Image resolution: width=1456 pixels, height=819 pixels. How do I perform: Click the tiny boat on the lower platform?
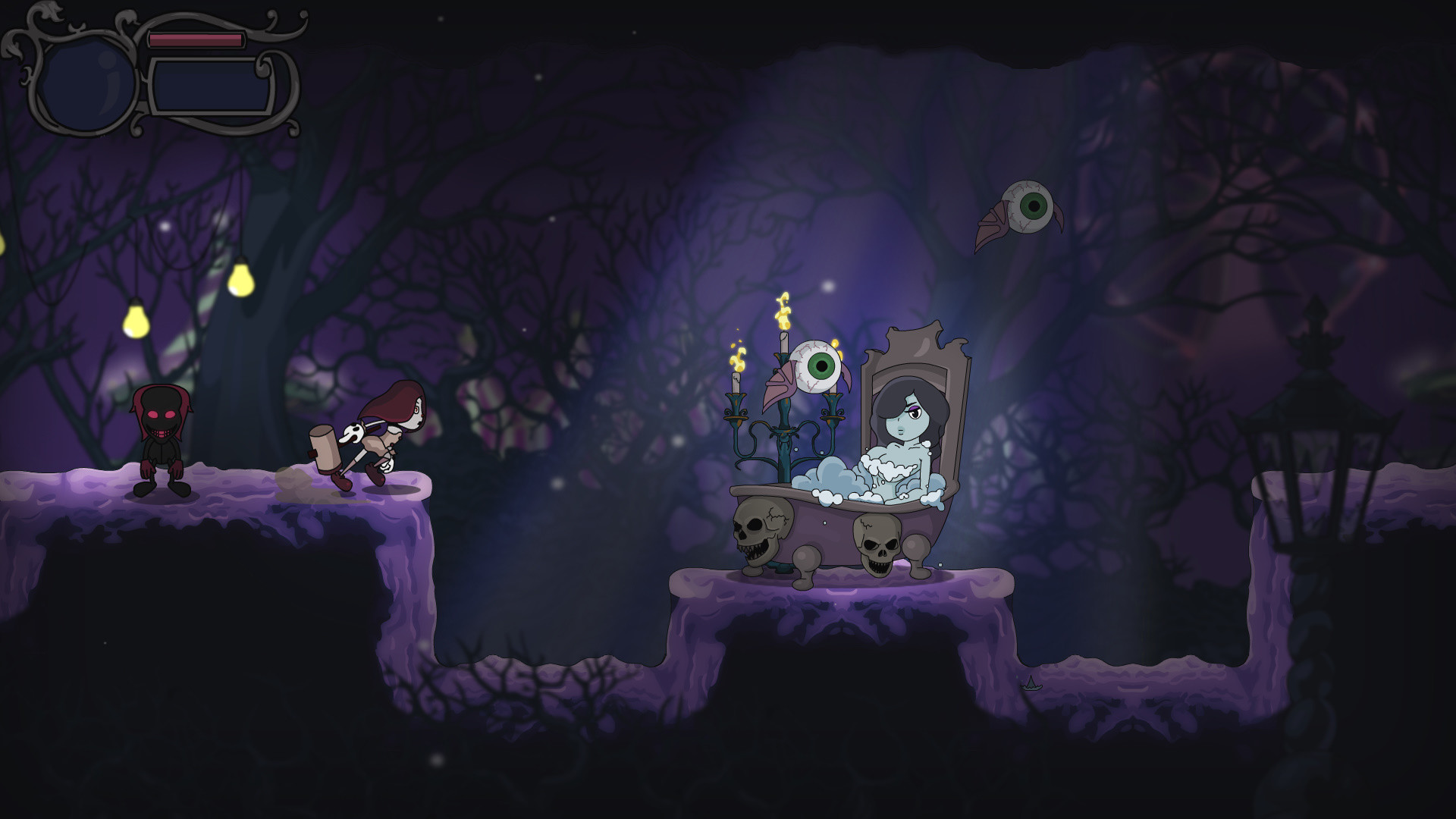(x=1031, y=685)
